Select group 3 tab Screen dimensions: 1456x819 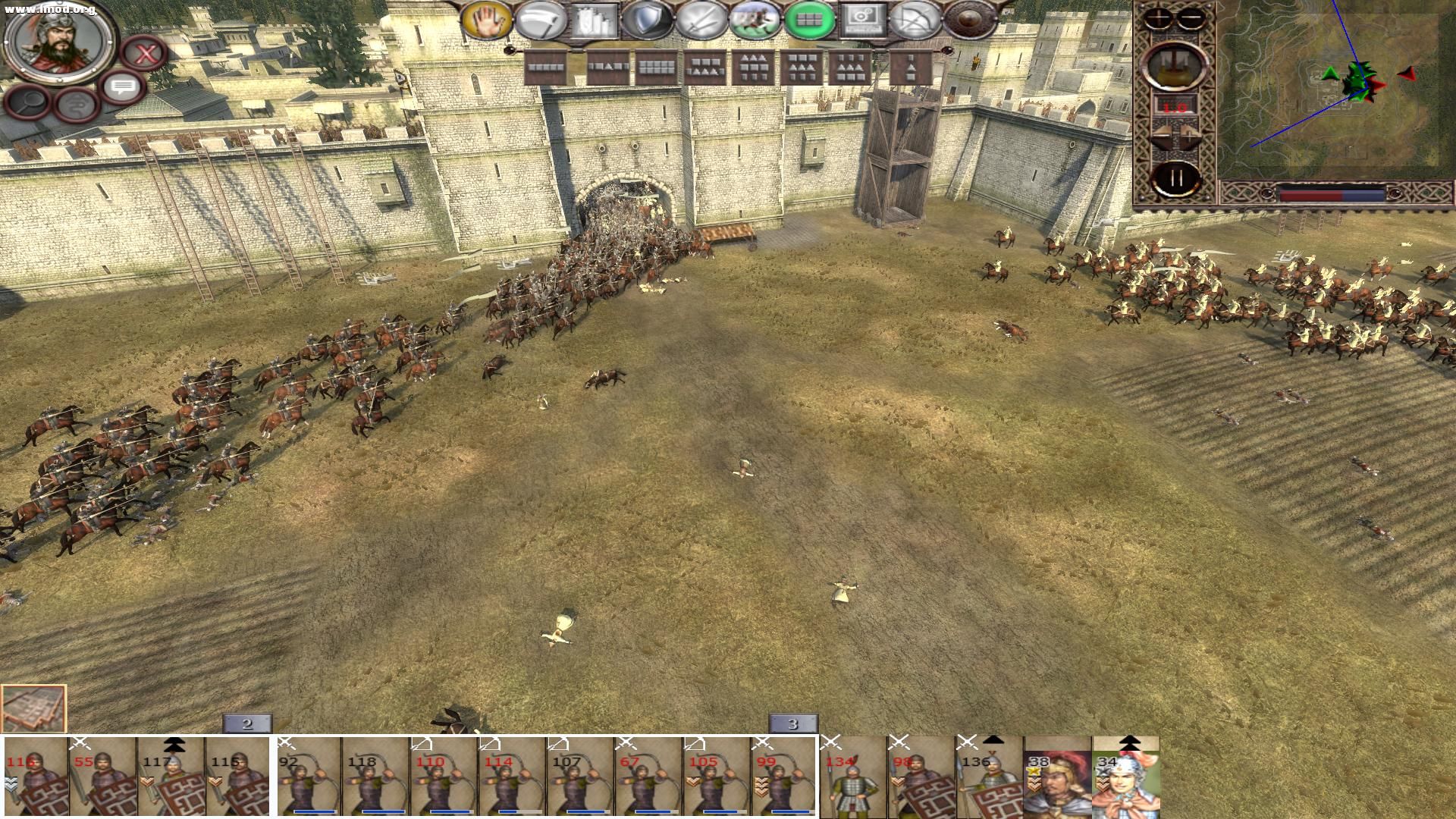click(x=793, y=723)
